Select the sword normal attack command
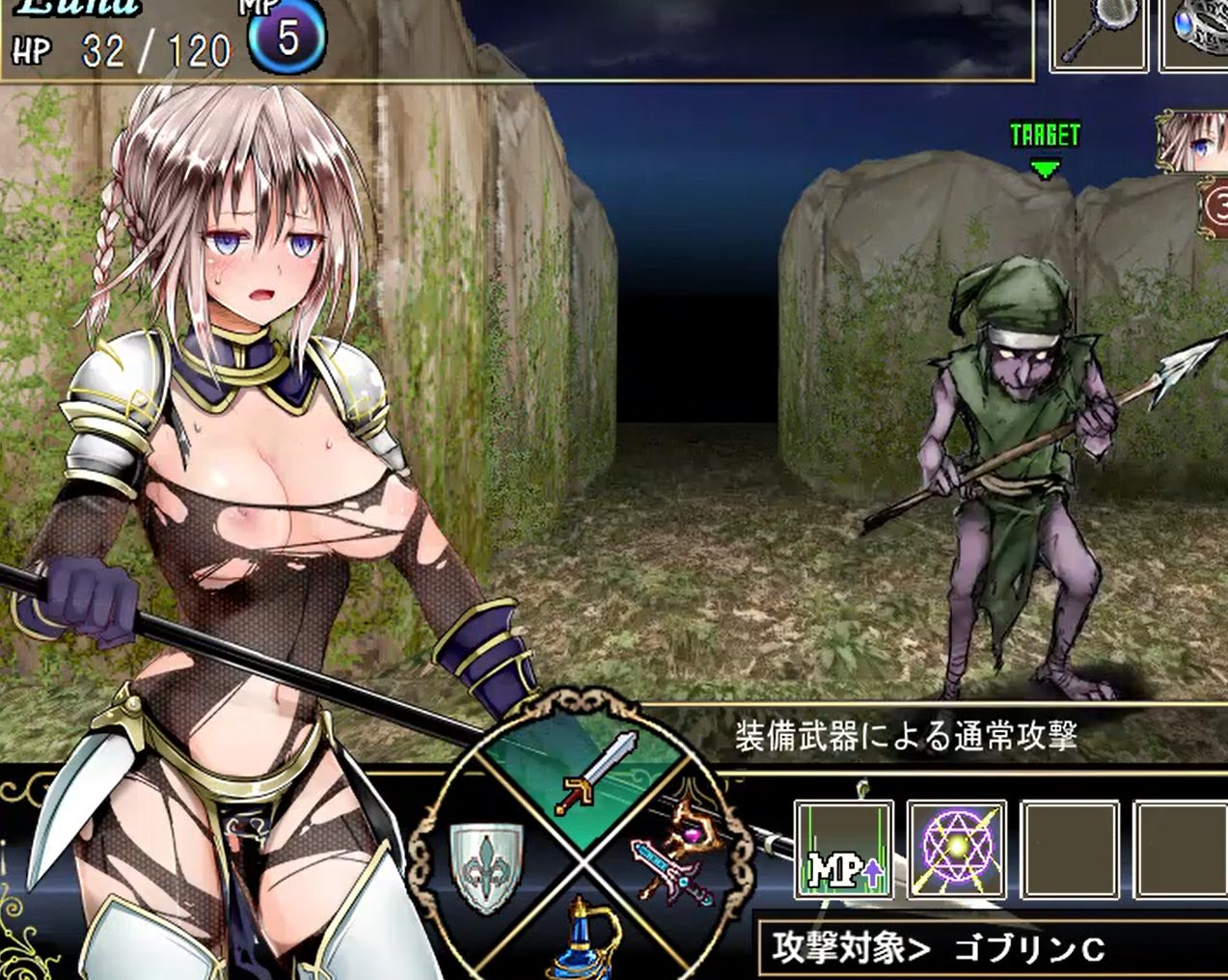Screen dimensions: 1228x980 tap(596, 774)
